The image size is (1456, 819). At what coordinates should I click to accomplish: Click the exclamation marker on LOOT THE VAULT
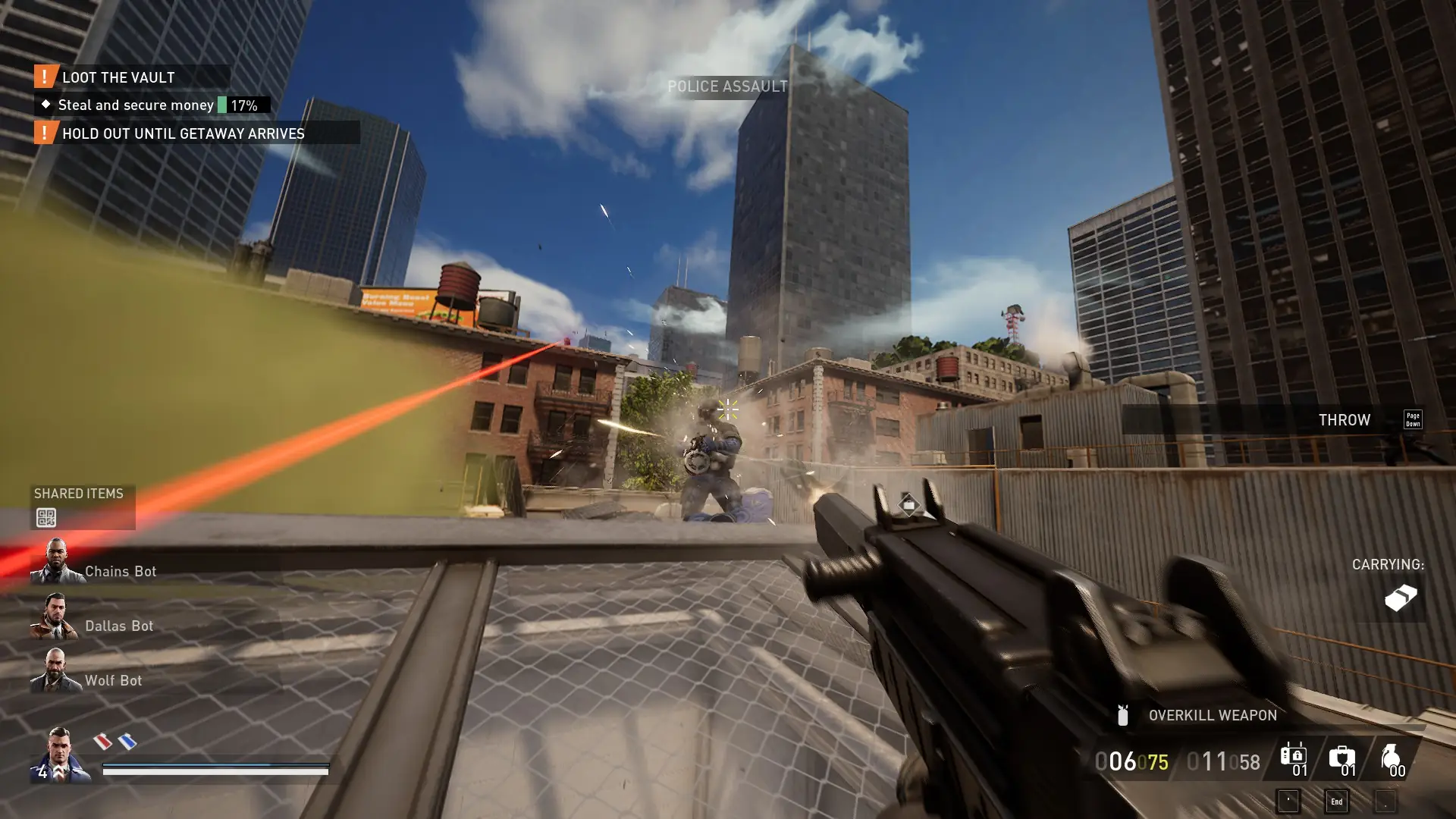45,77
